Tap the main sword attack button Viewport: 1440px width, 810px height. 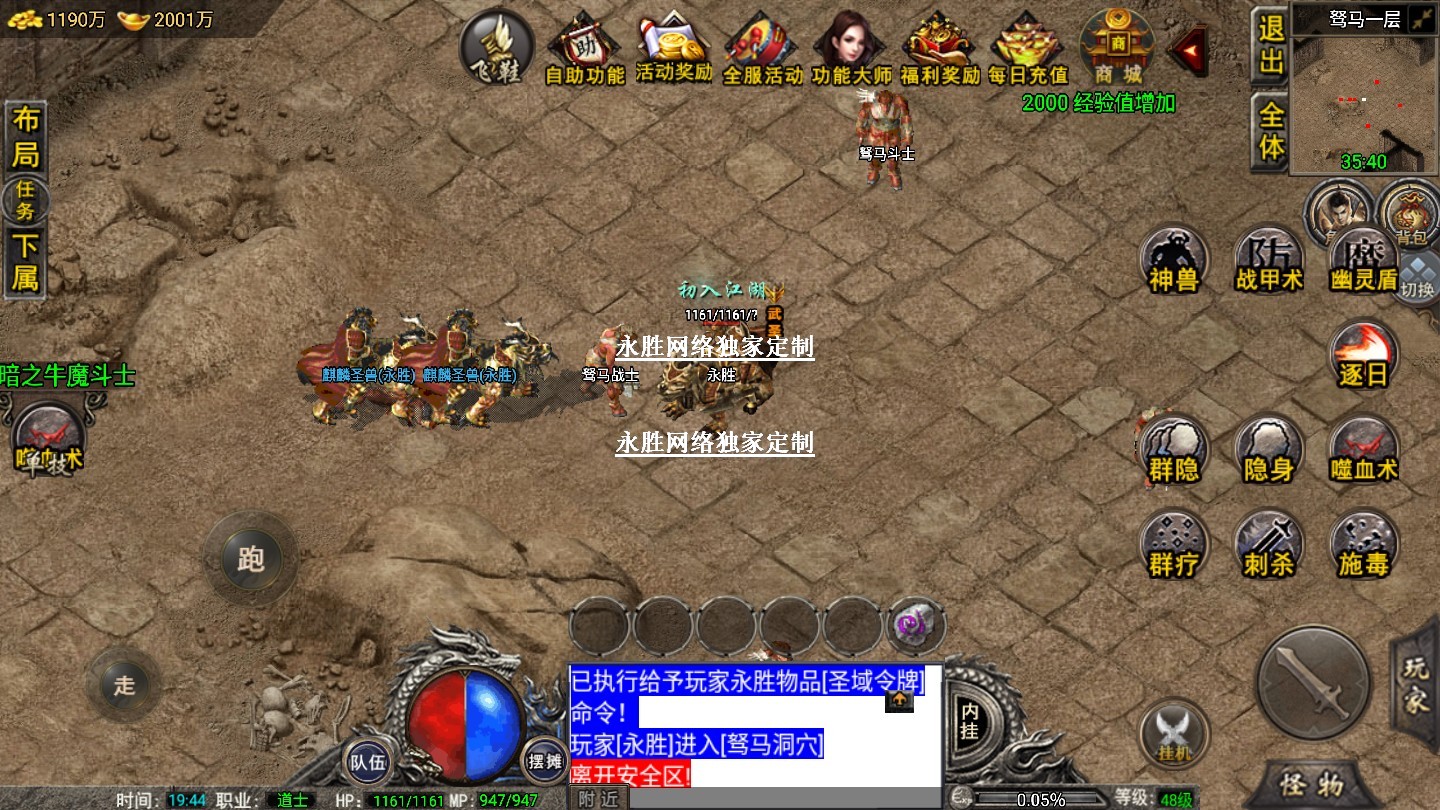1313,682
